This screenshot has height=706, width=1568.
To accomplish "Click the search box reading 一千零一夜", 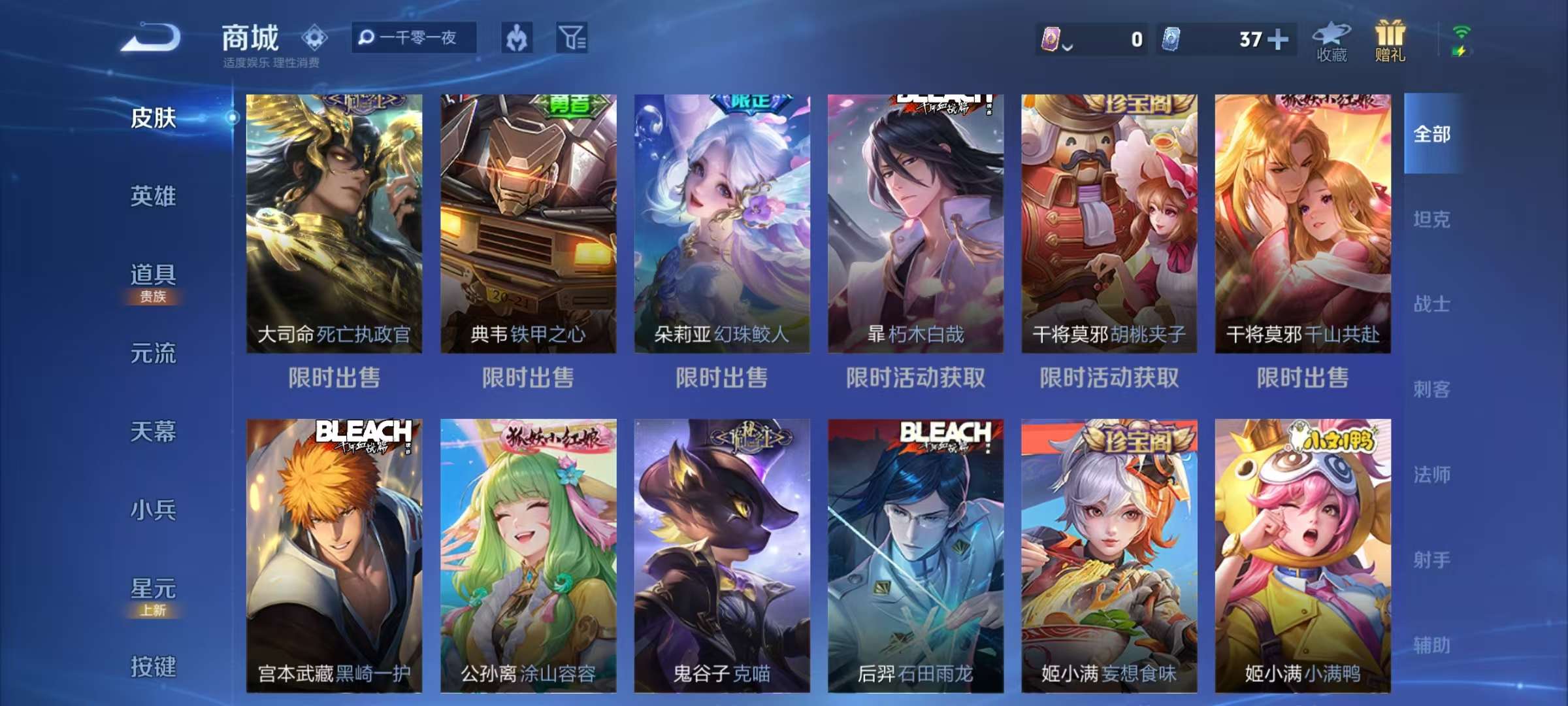I will pos(414,37).
